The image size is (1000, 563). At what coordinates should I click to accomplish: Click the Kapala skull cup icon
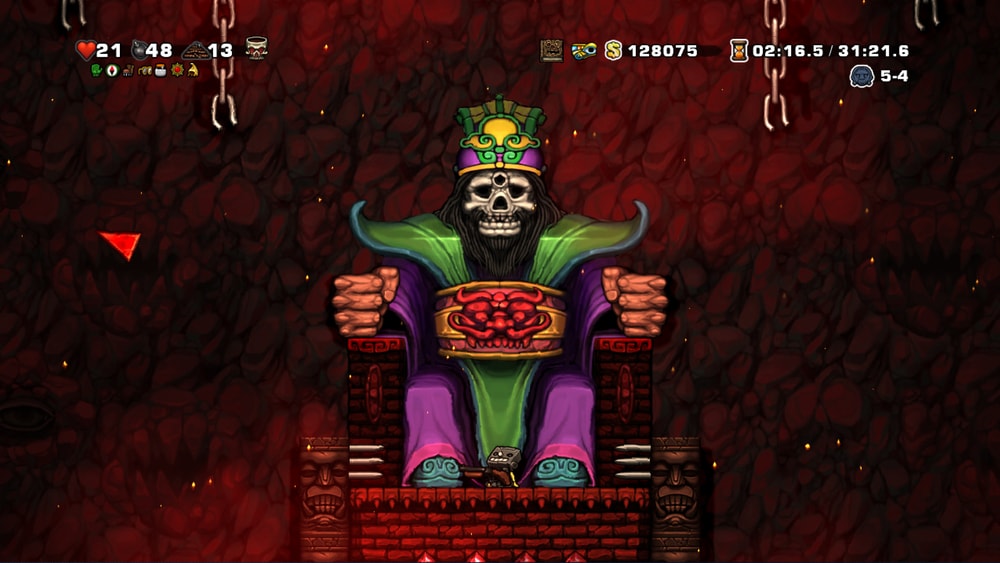point(256,48)
